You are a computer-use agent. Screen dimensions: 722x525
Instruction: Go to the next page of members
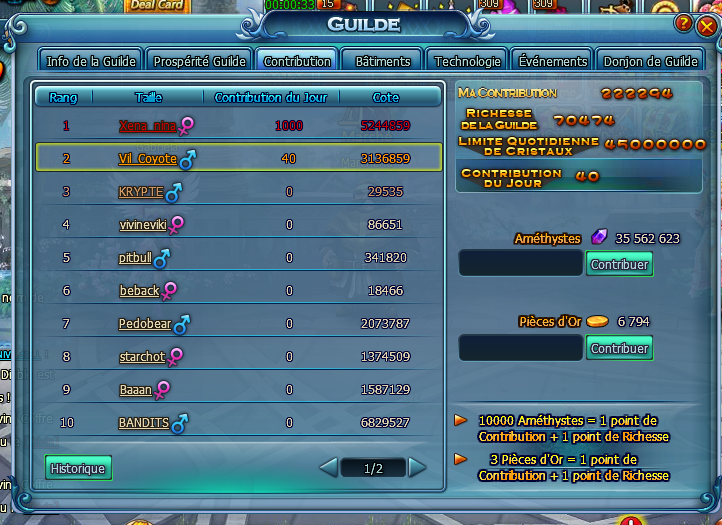tap(417, 468)
